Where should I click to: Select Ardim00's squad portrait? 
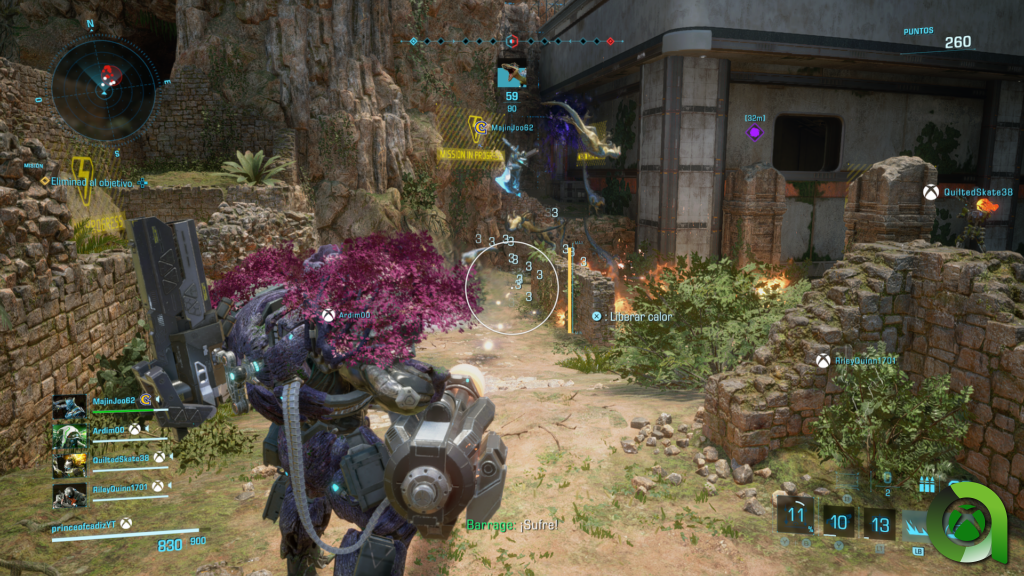point(70,436)
